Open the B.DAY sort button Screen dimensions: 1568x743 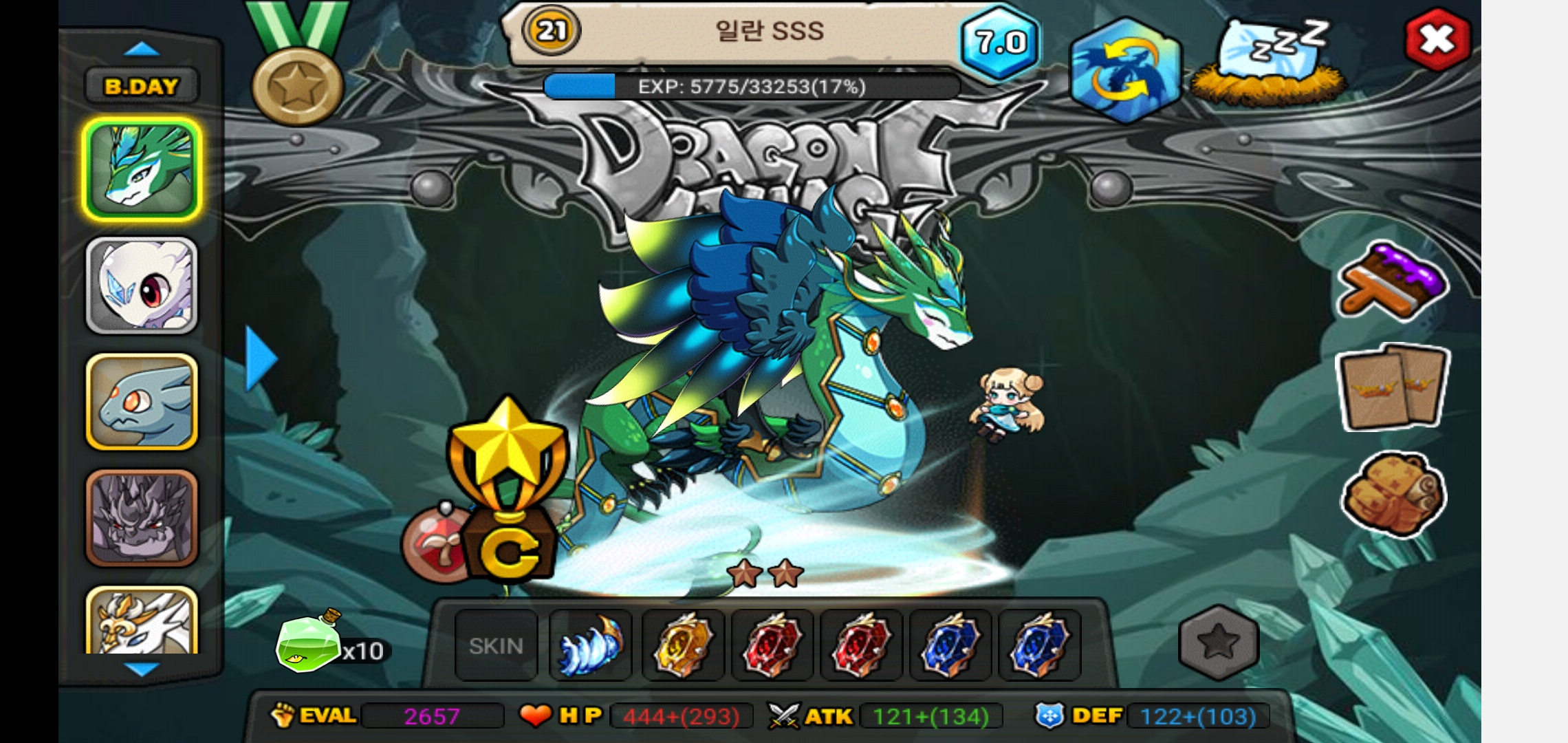[142, 87]
